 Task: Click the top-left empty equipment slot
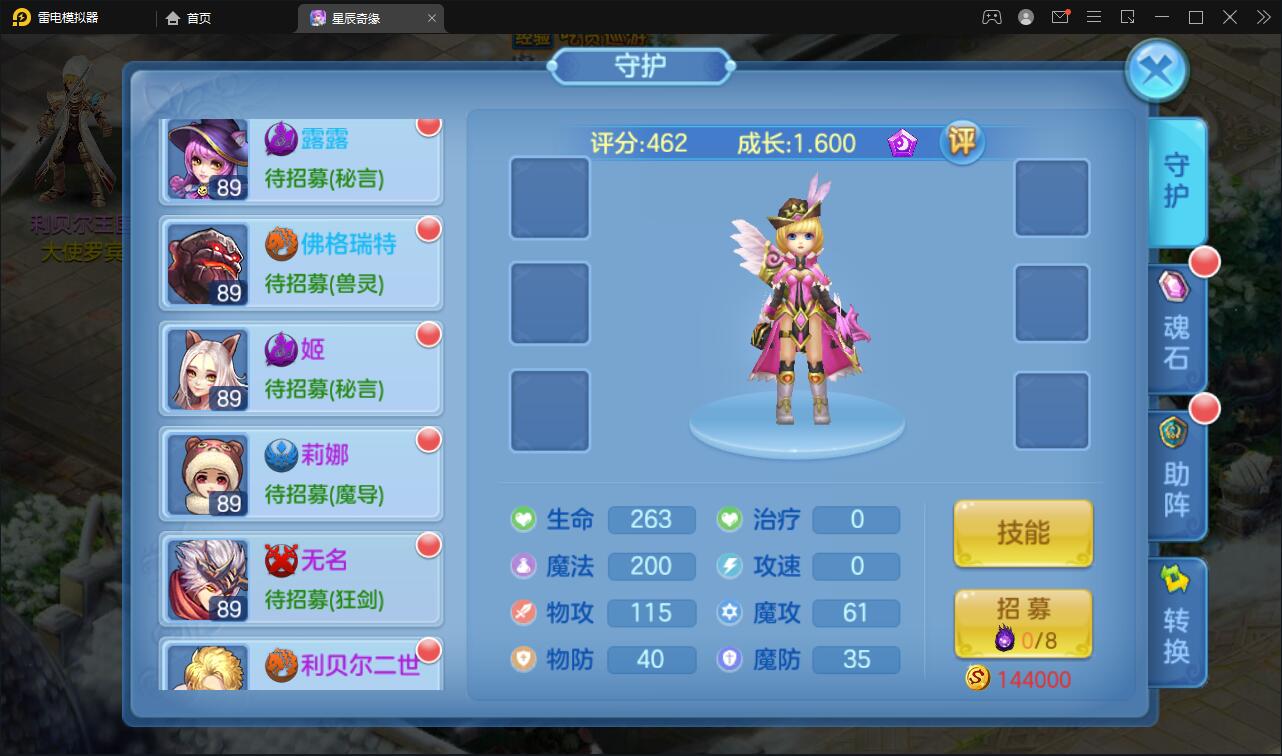[549, 198]
